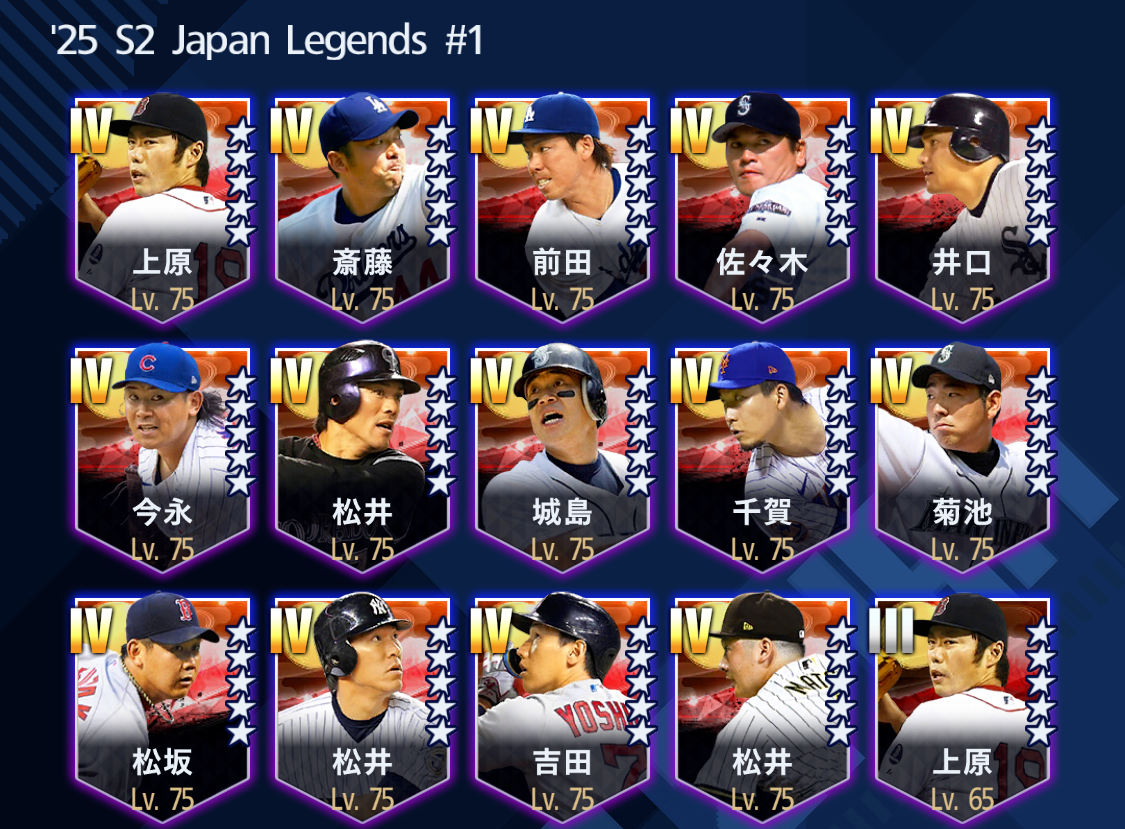Open the 前田 player card

point(562,205)
